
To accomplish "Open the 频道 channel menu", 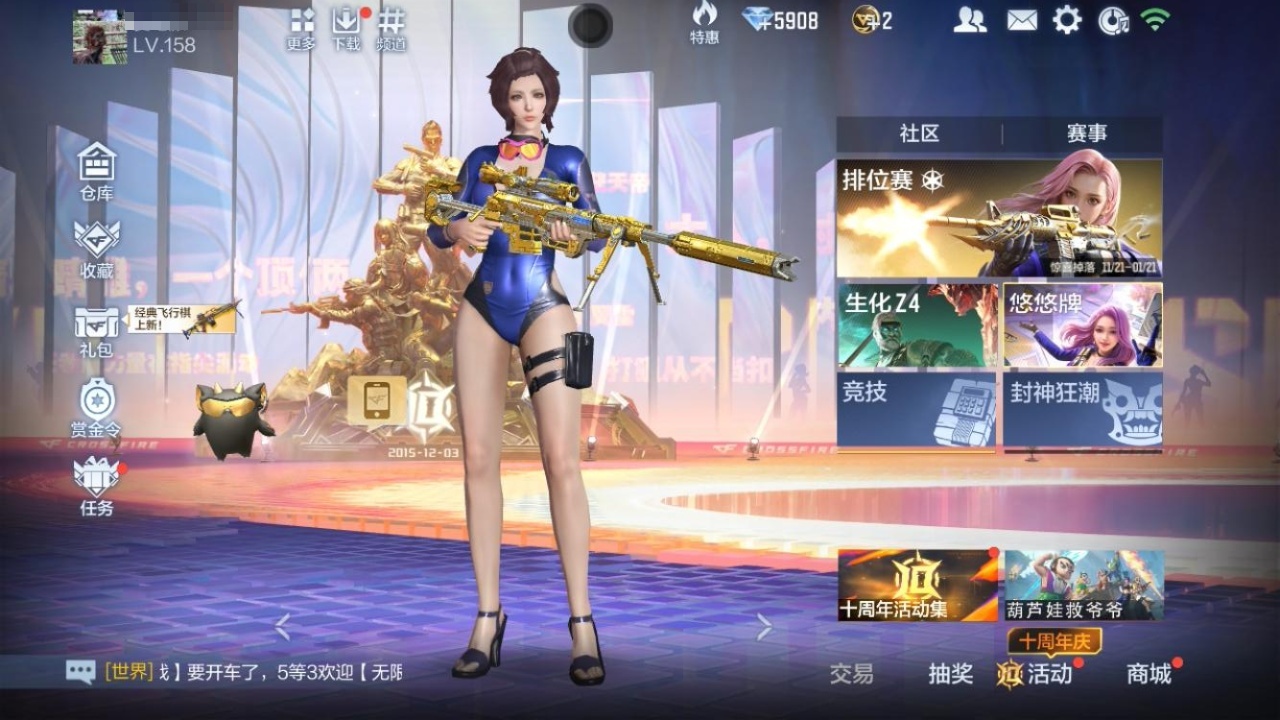I will (391, 28).
